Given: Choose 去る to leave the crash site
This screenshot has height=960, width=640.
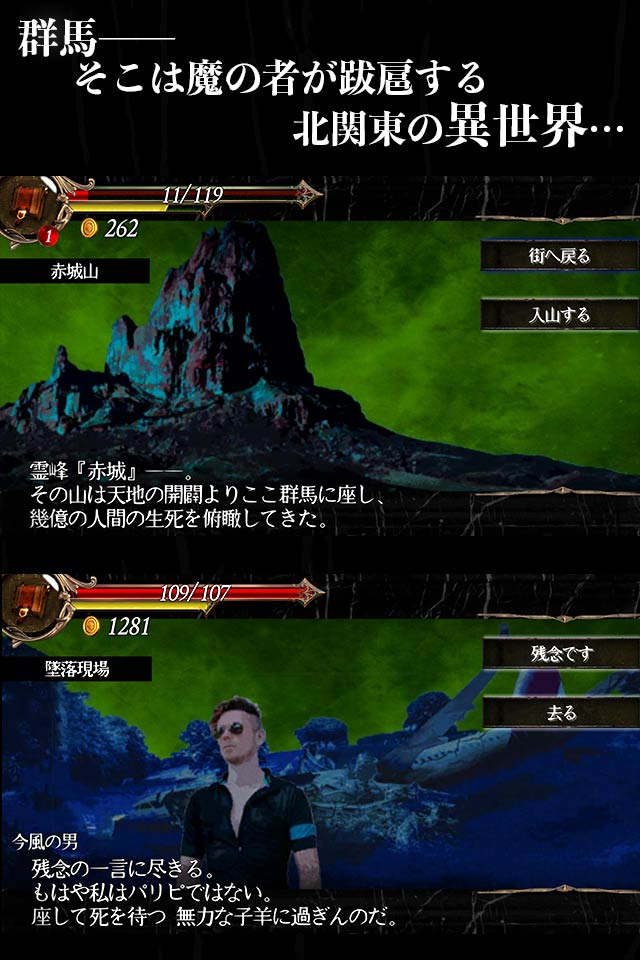Looking at the screenshot, I should coord(560,713).
